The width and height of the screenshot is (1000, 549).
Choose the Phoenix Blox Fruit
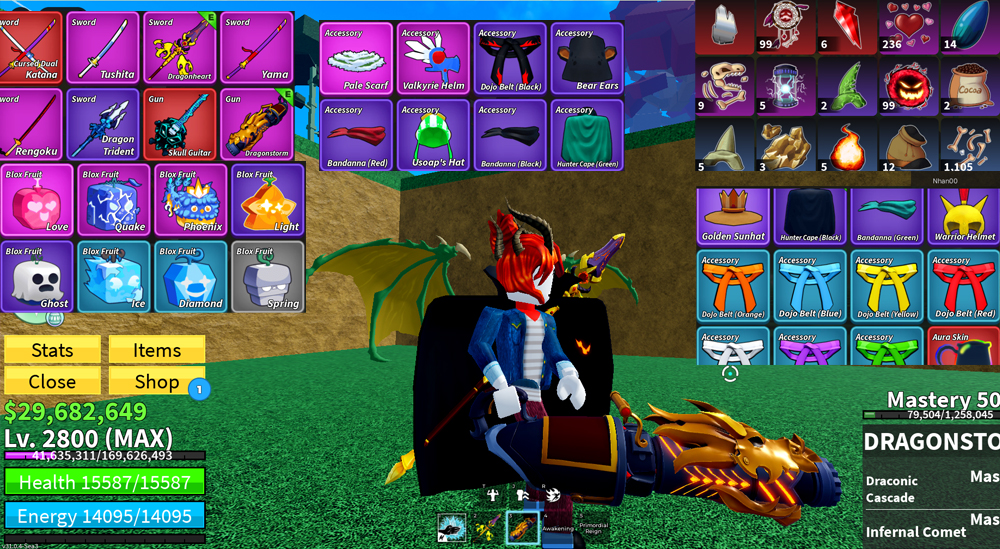click(x=190, y=200)
